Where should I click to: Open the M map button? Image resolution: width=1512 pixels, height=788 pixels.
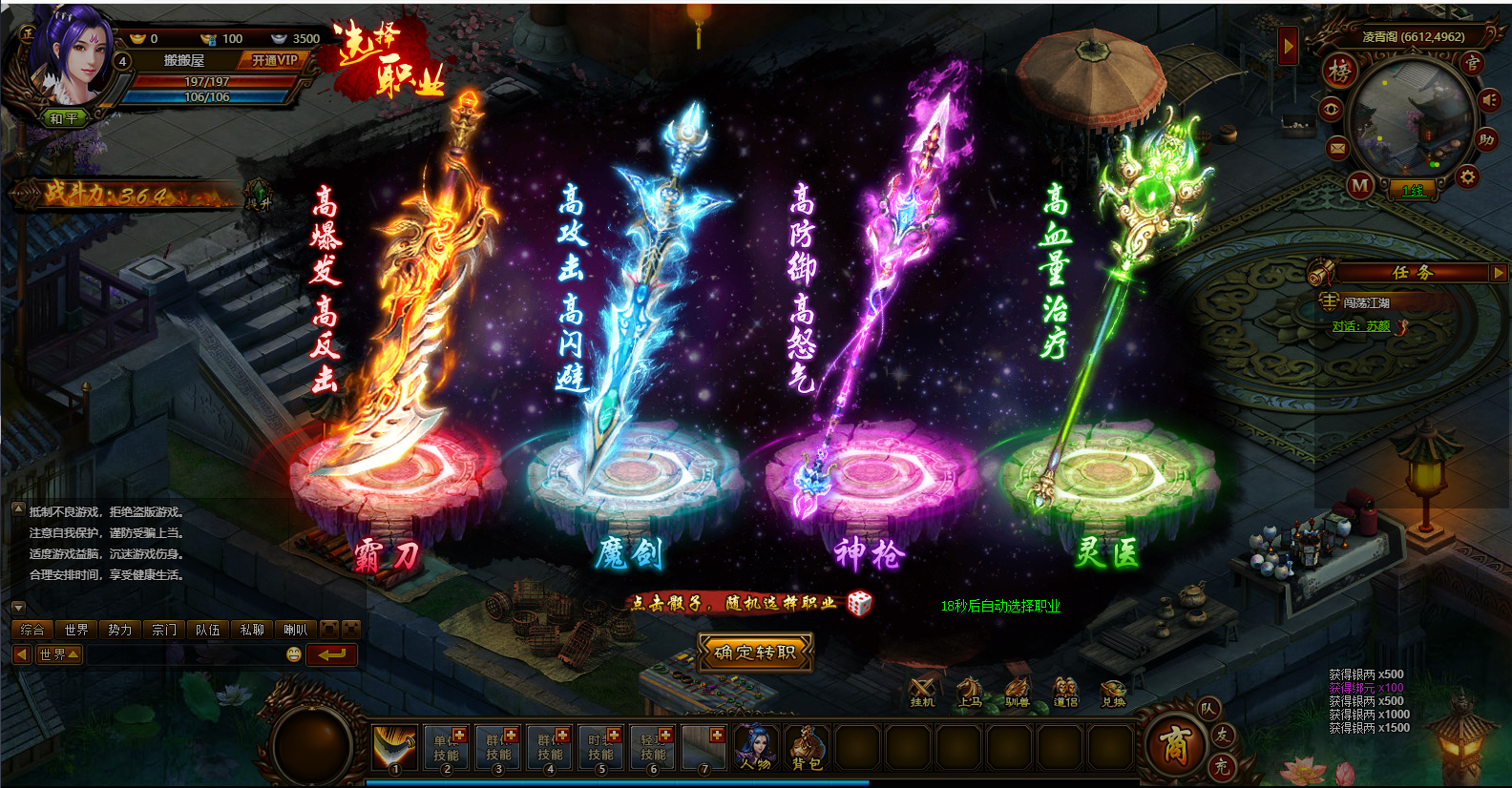point(1360,186)
